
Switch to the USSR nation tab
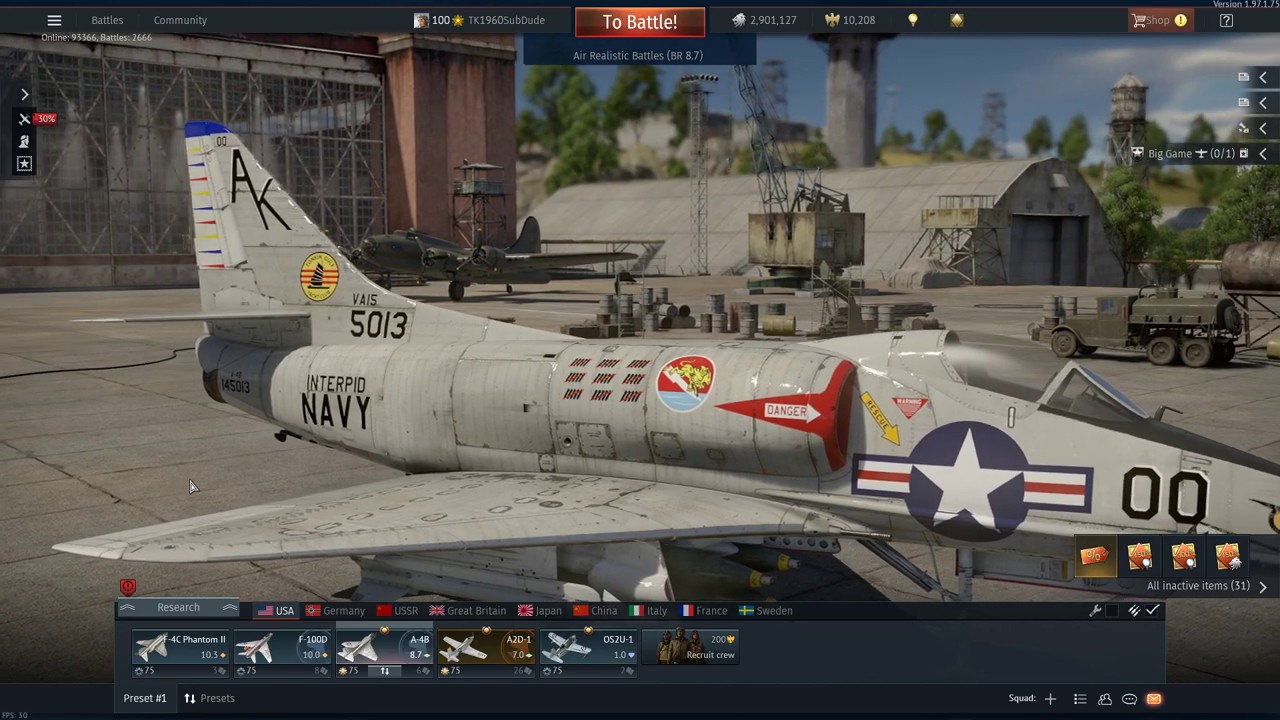coord(398,611)
